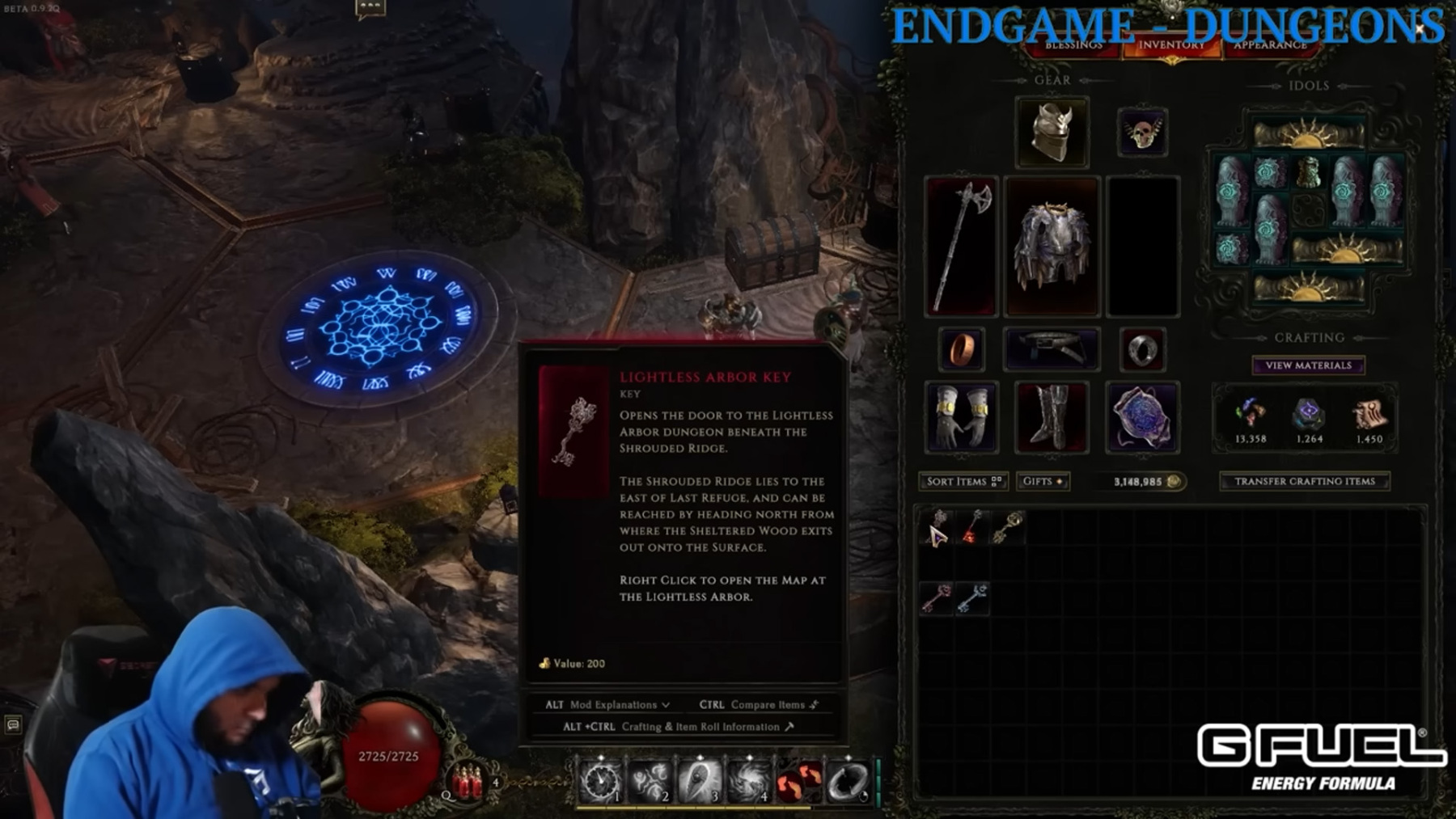Screen dimensions: 1456x819
Task: Activate the clock skill in slot 1
Action: (x=600, y=782)
